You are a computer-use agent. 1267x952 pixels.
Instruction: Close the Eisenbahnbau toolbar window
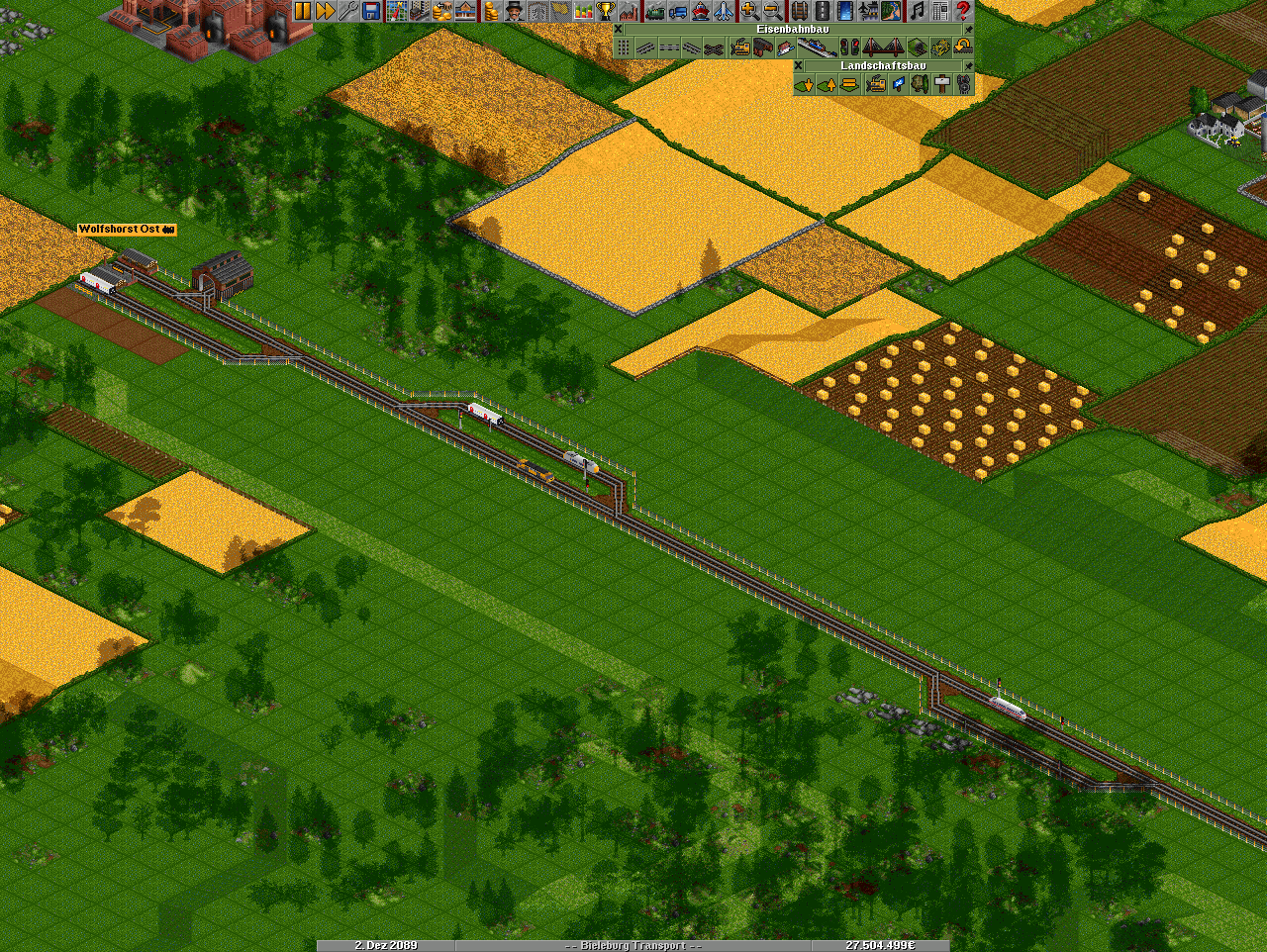(619, 30)
